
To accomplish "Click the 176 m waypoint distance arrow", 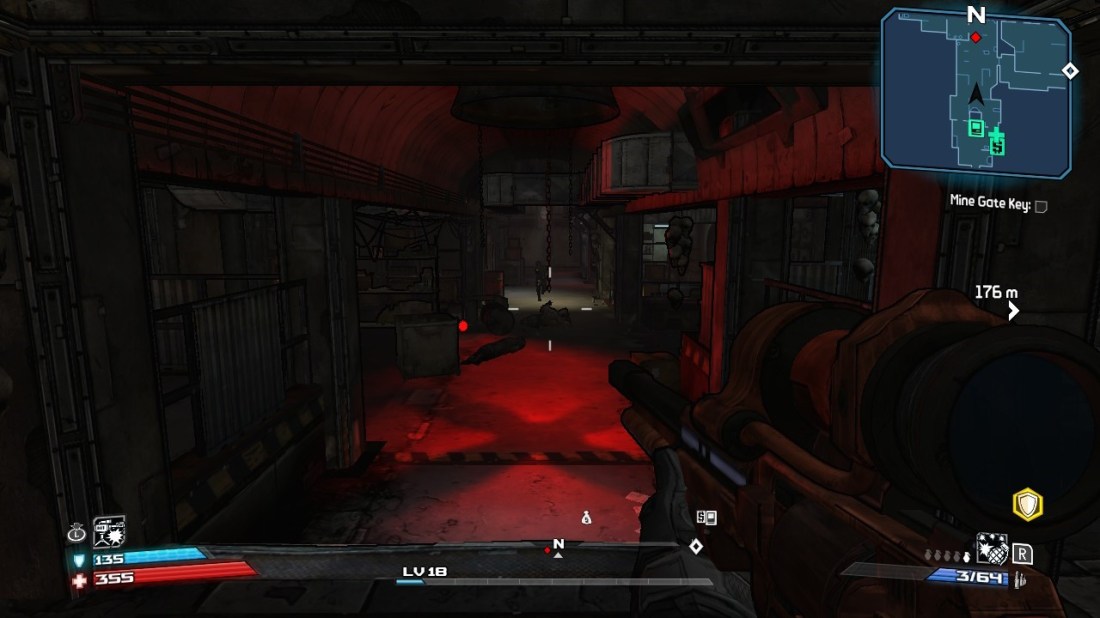I will coord(1013,311).
